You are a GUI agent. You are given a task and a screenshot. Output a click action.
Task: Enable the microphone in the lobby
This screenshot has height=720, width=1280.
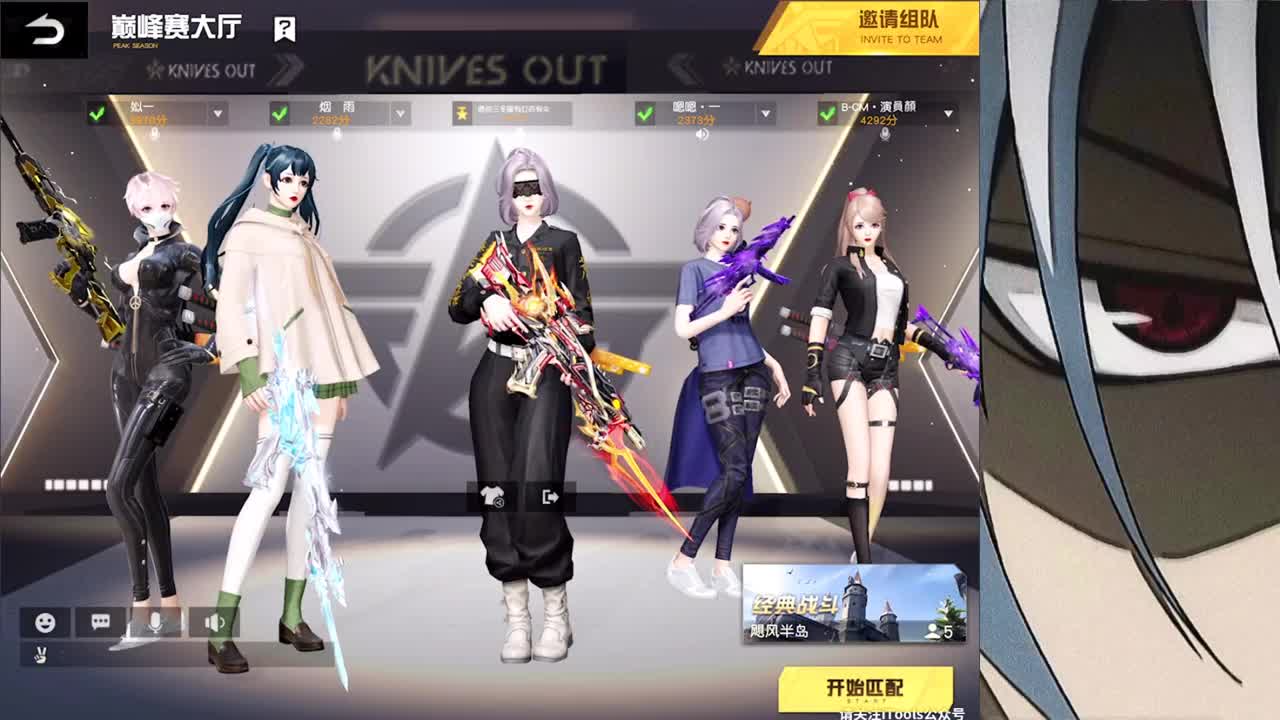pyautogui.click(x=153, y=621)
